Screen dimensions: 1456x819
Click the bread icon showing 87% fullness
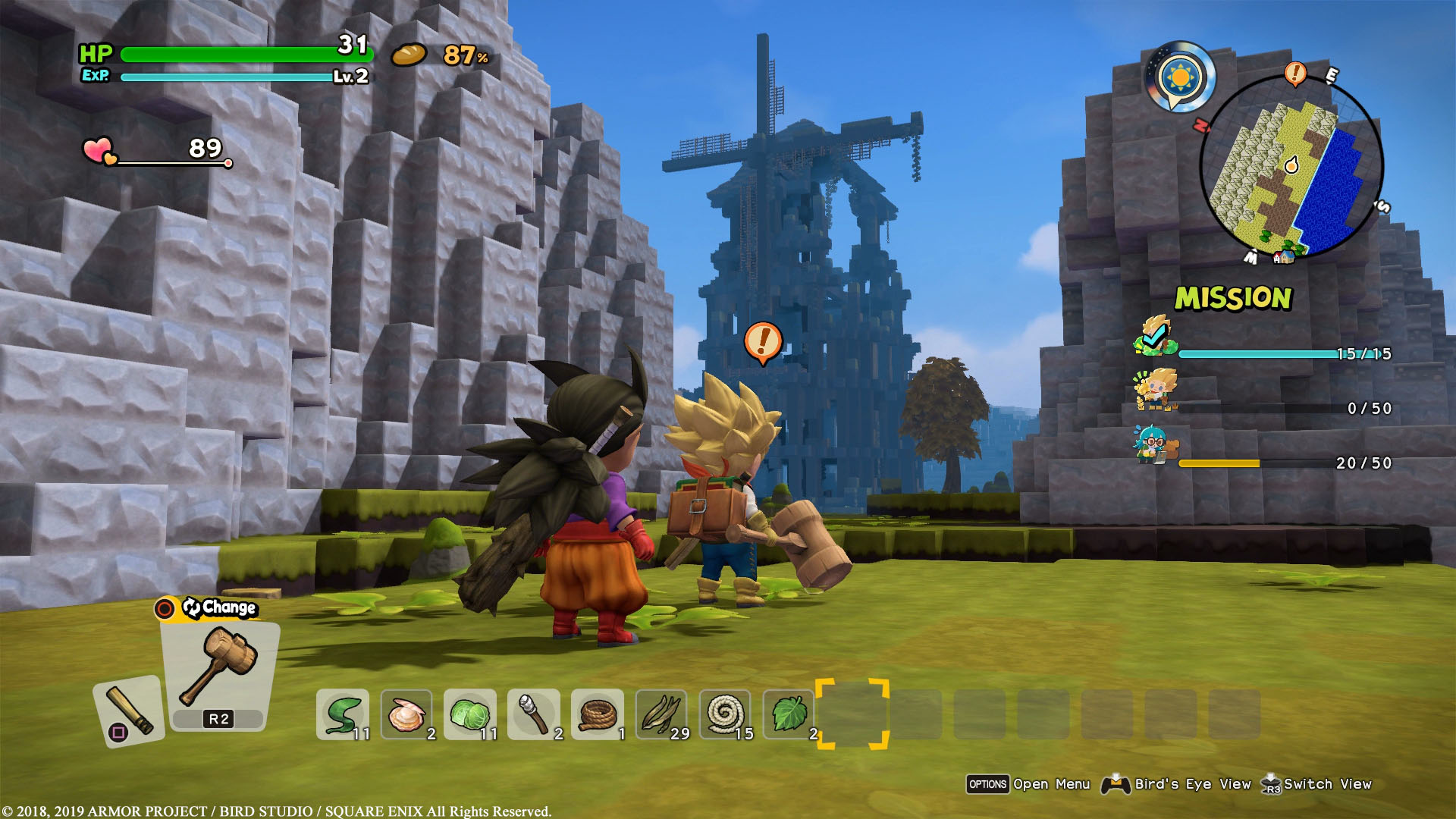point(409,55)
